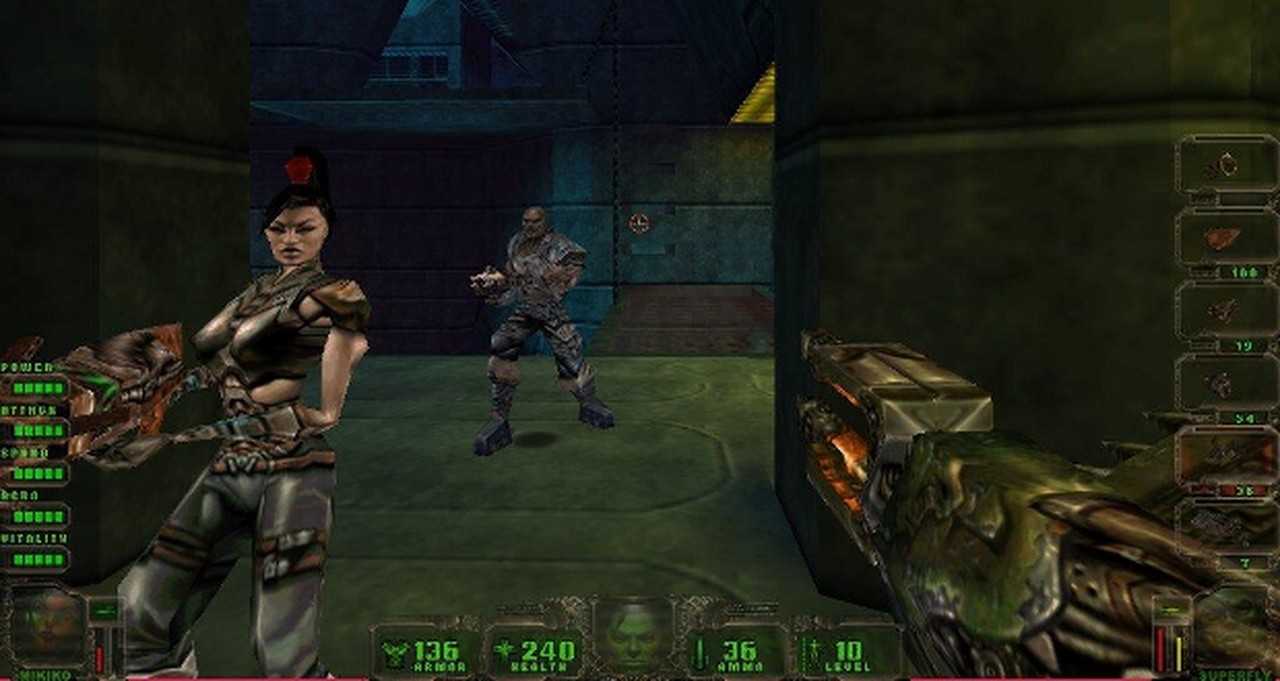Pick the weapon slot holding 7 ammo

click(1226, 527)
